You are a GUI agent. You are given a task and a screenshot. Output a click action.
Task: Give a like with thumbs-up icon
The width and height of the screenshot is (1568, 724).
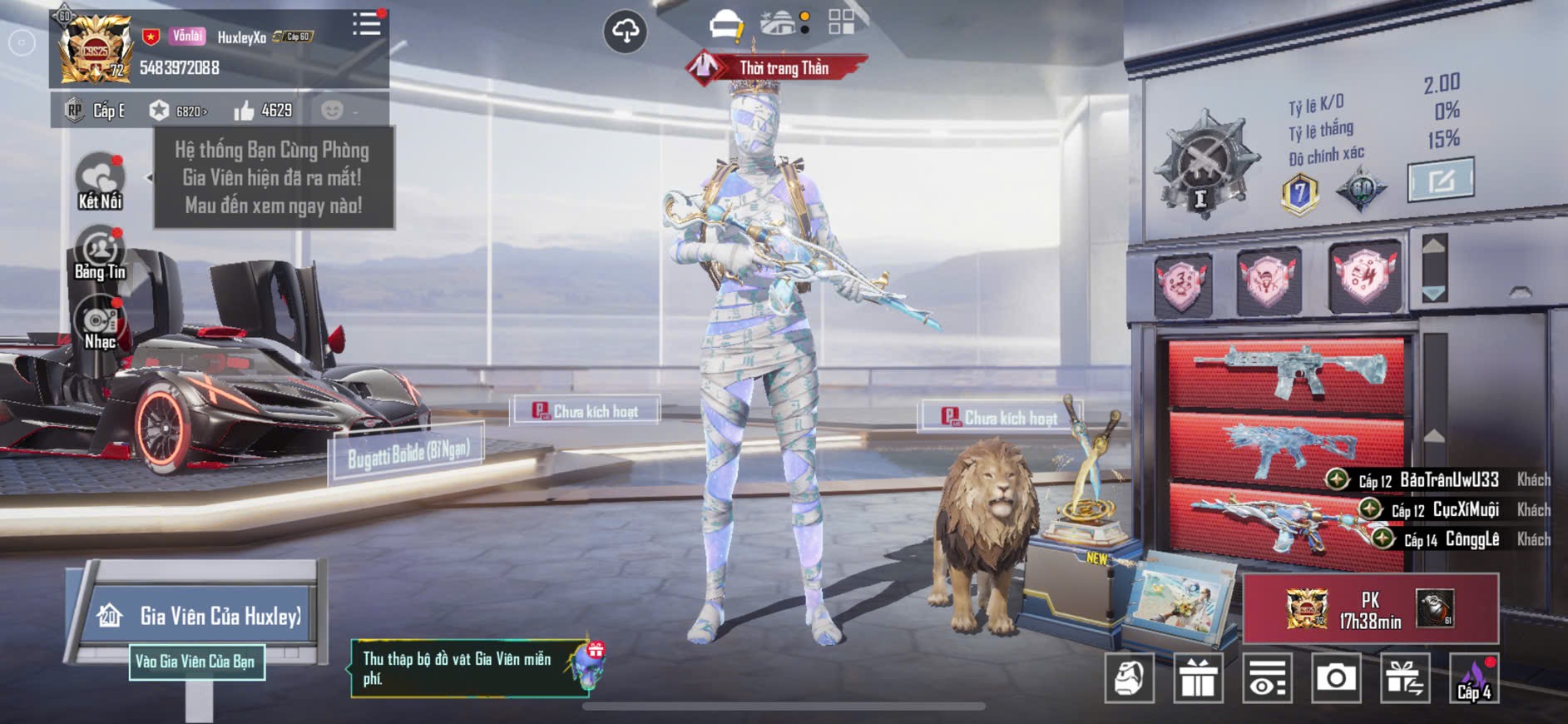point(244,111)
